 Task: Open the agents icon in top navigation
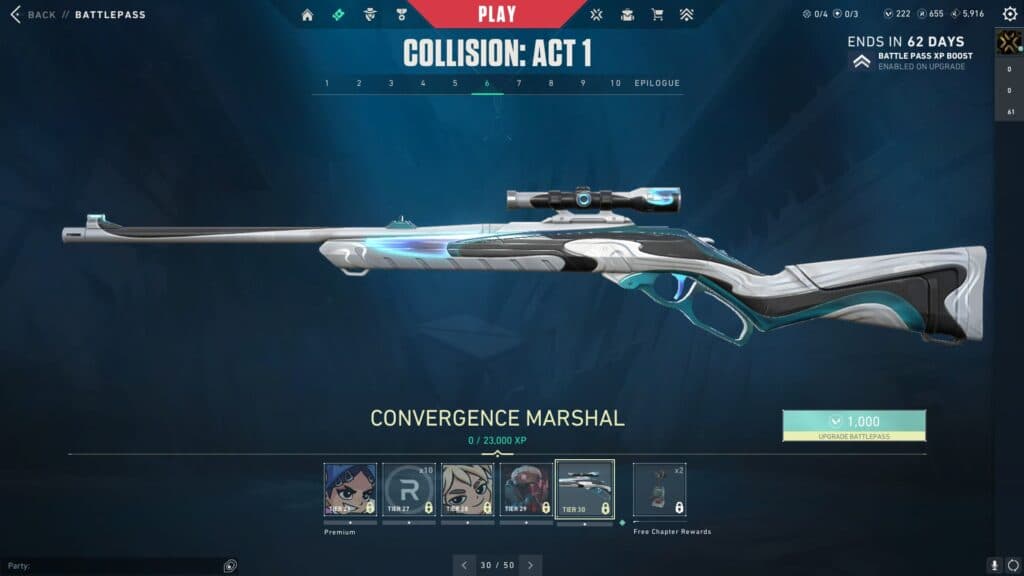click(370, 15)
